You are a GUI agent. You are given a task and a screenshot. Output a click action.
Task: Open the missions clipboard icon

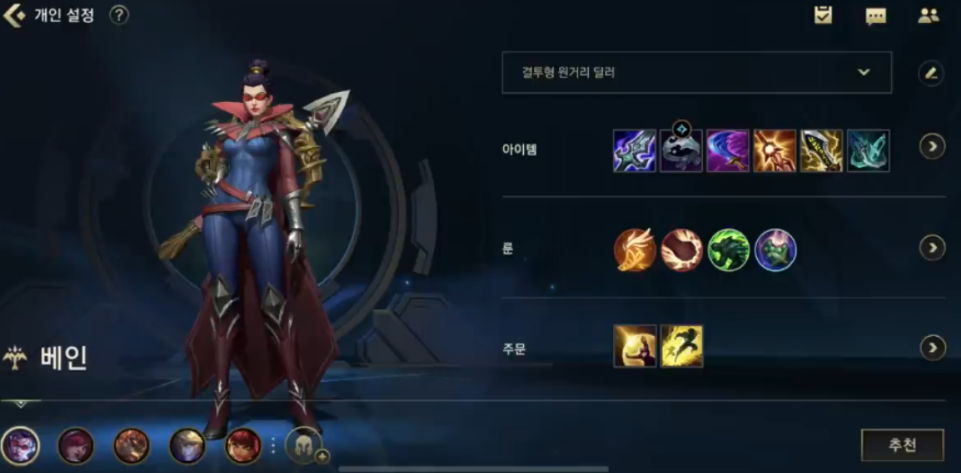coord(823,15)
